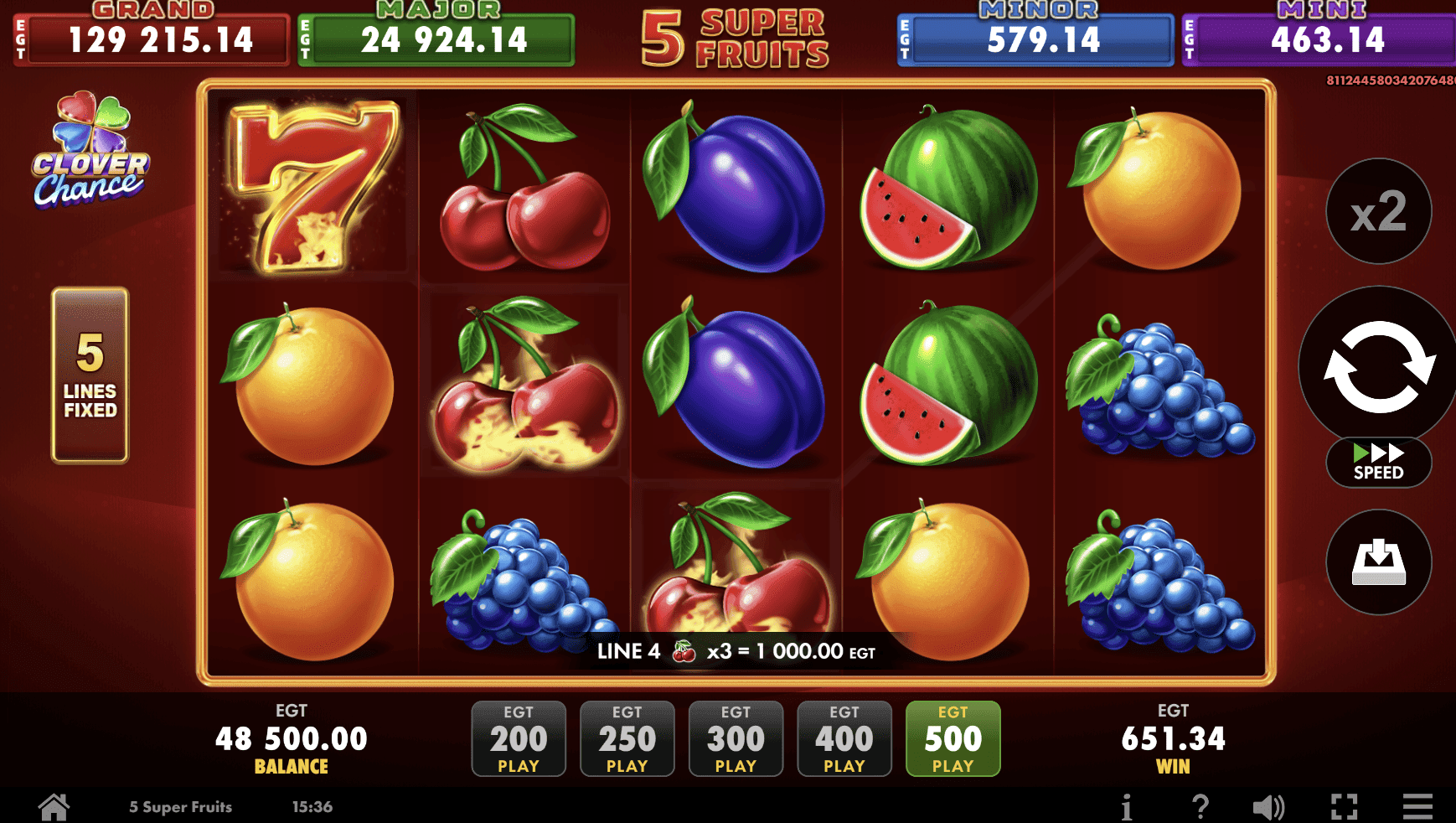
Task: Expand the Grand jackpot panel
Action: pos(151,38)
